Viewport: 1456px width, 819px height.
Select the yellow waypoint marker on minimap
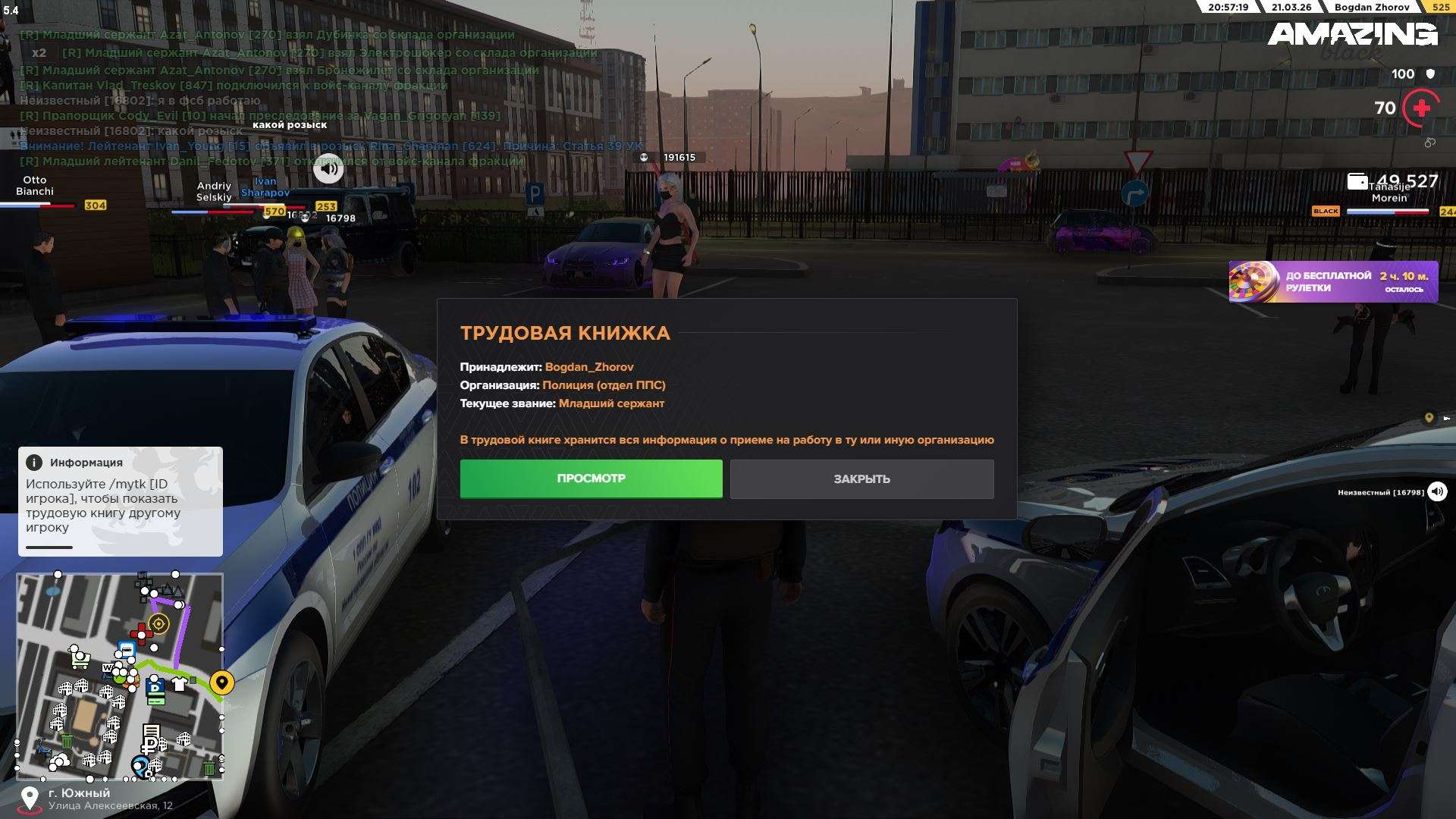pos(221,682)
